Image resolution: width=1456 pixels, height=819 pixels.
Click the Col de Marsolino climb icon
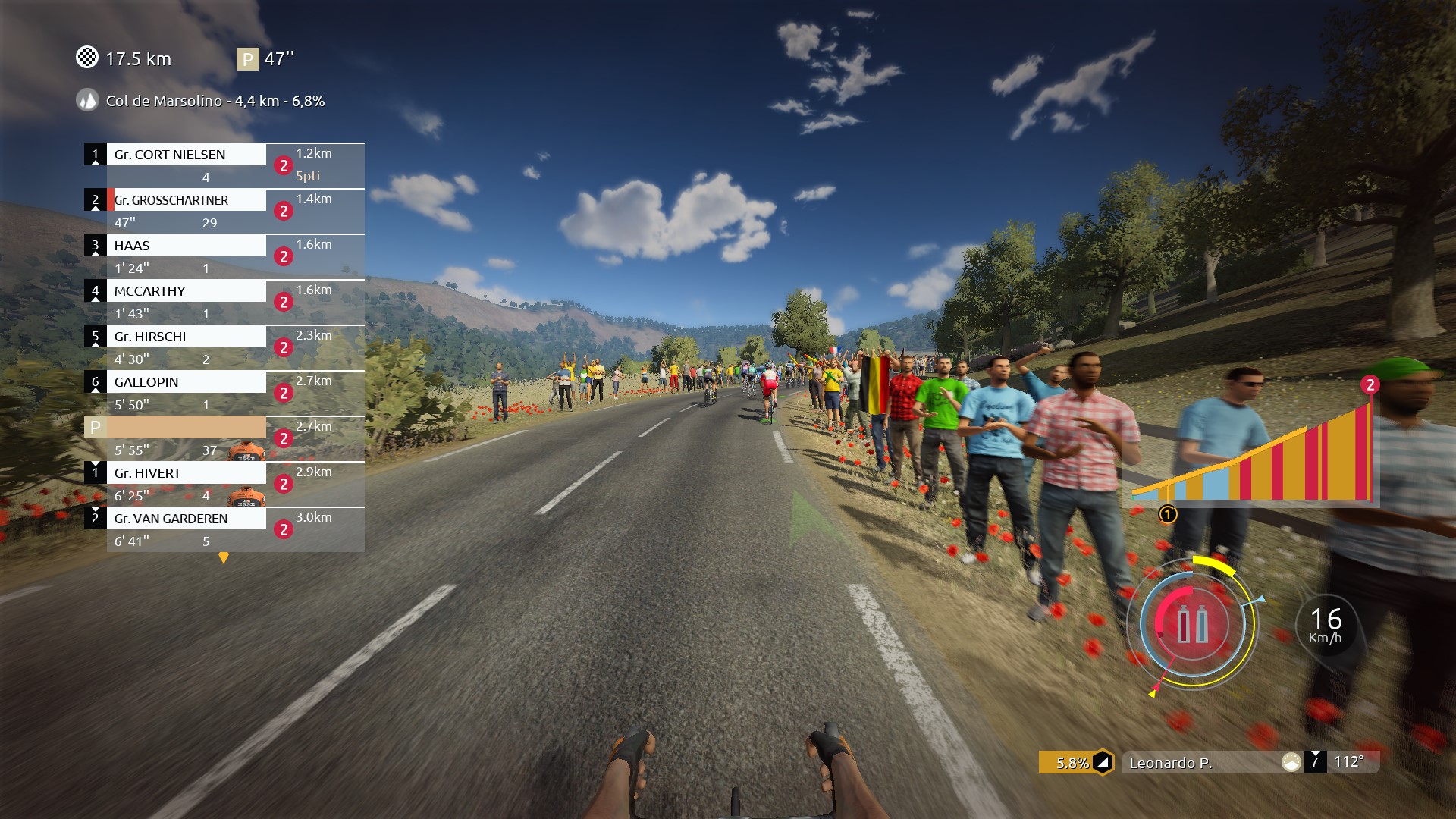click(88, 101)
